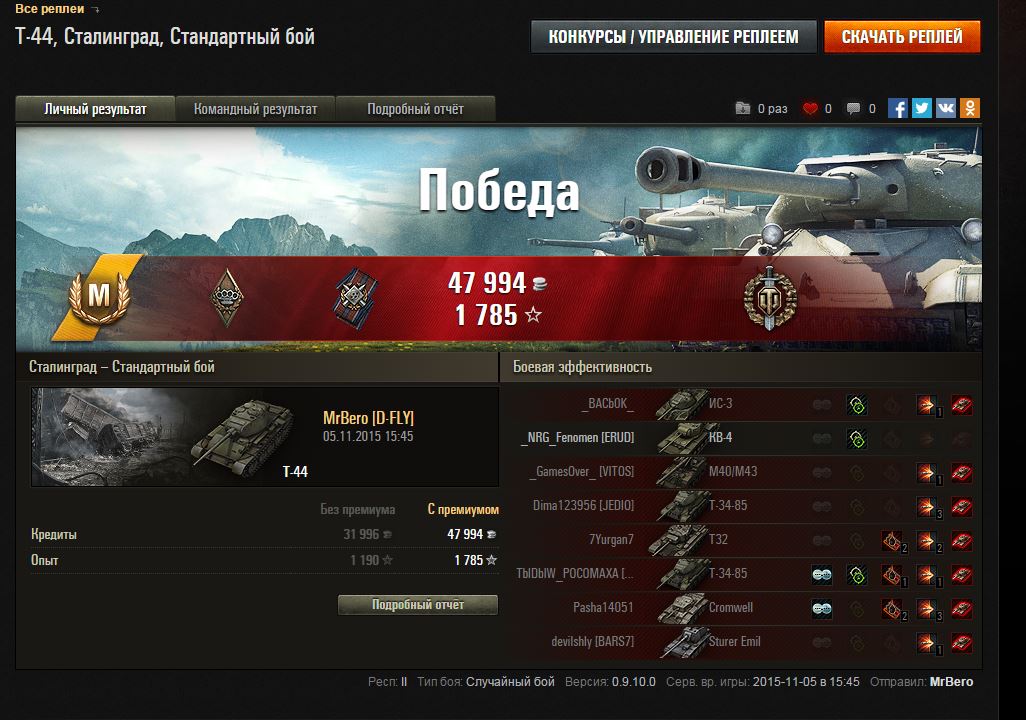This screenshot has height=720, width=1026.
Task: Like the replay with the heart icon
Action: pos(810,109)
